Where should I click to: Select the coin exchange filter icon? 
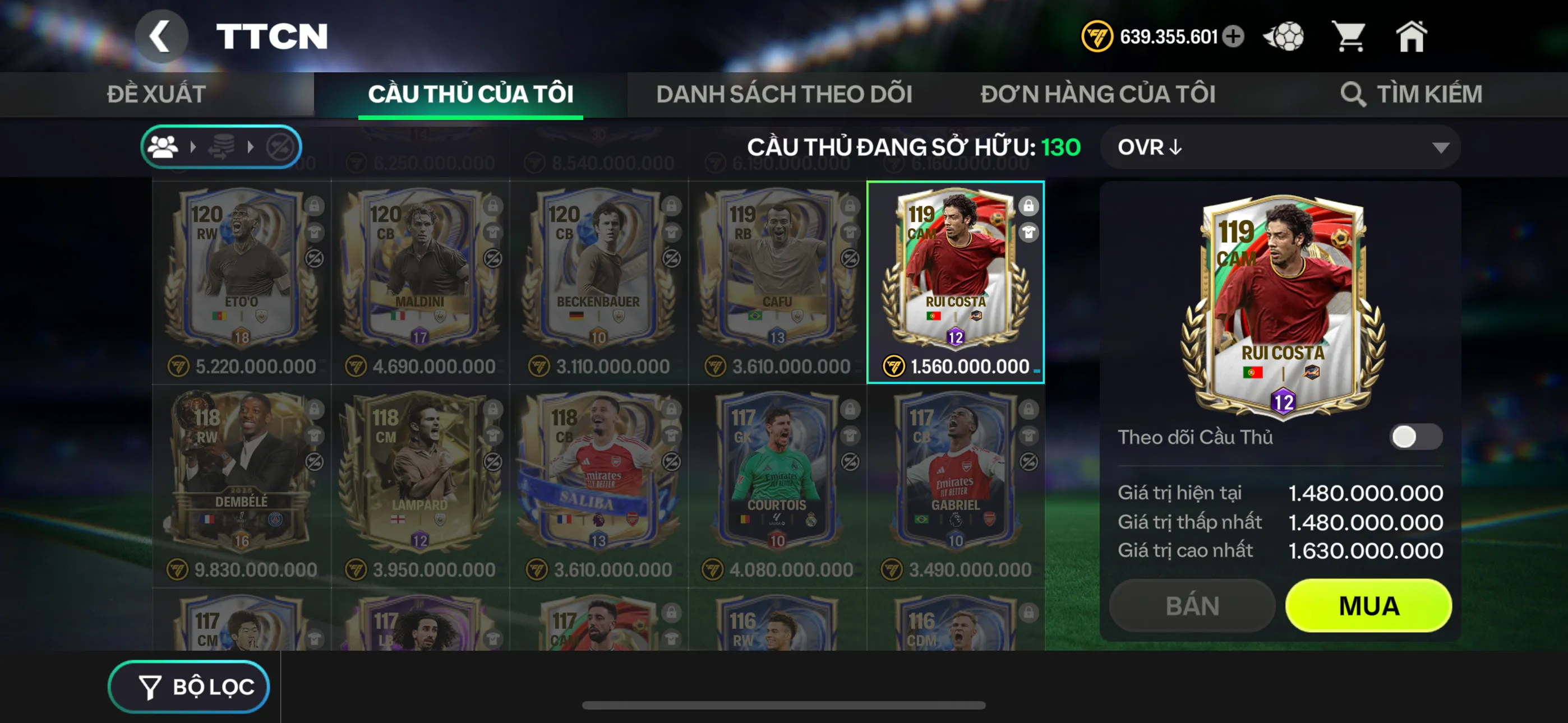tap(221, 146)
